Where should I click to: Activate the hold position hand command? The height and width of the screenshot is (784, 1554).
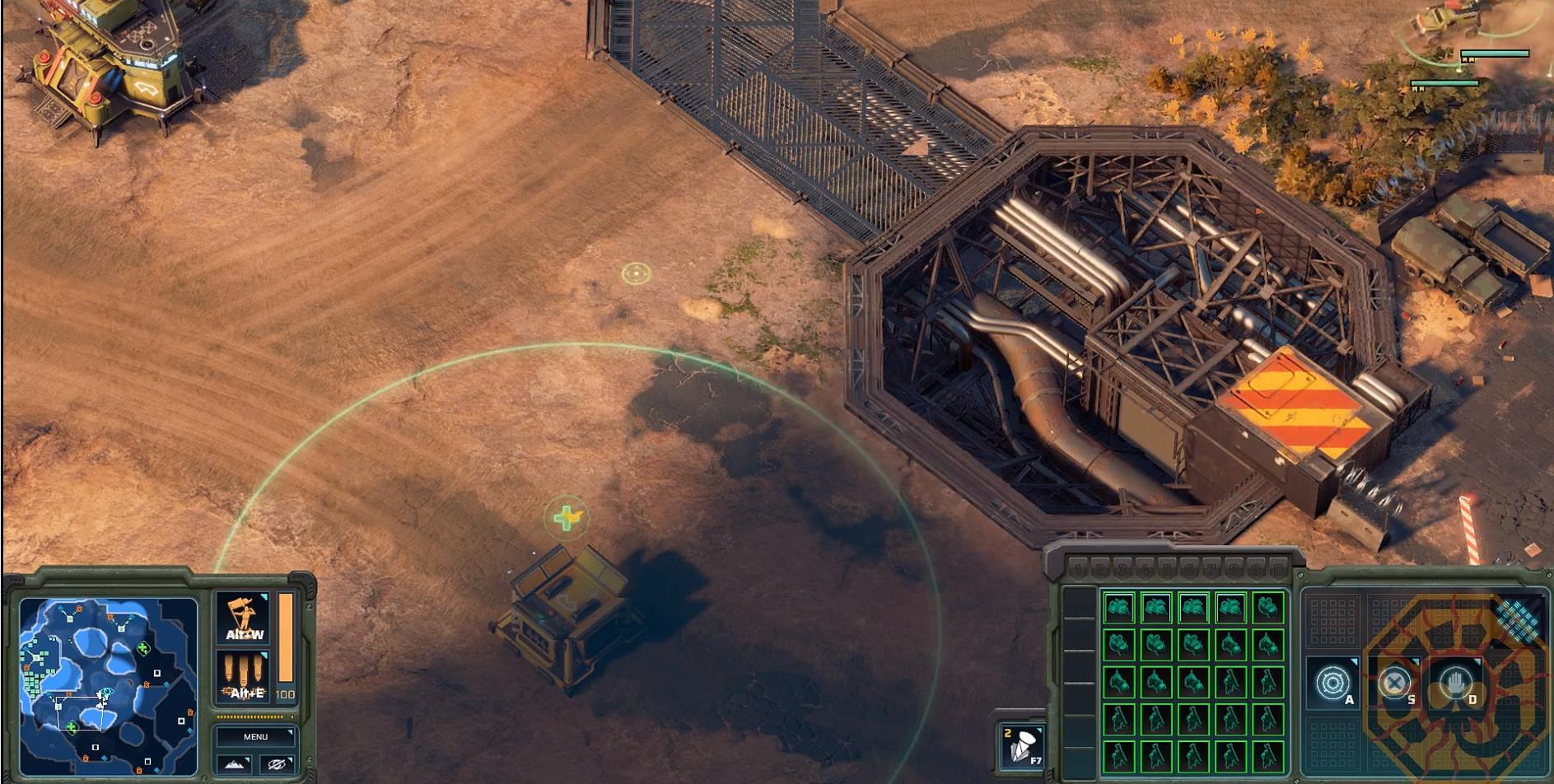pos(1455,684)
